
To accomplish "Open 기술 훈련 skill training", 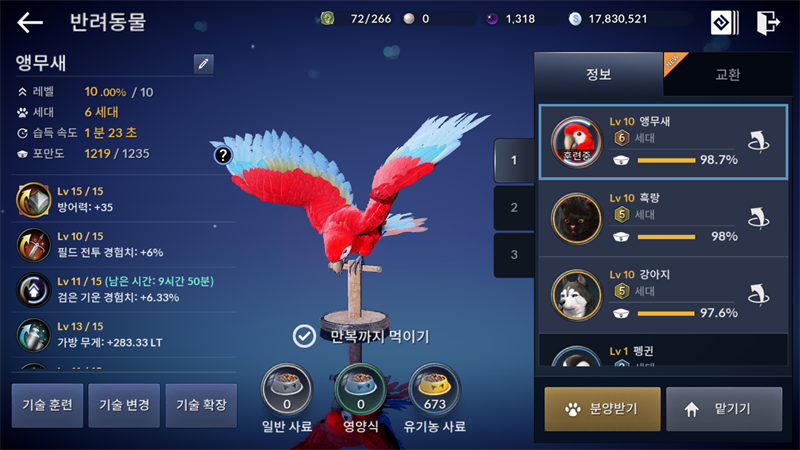I will pyautogui.click(x=47, y=405).
